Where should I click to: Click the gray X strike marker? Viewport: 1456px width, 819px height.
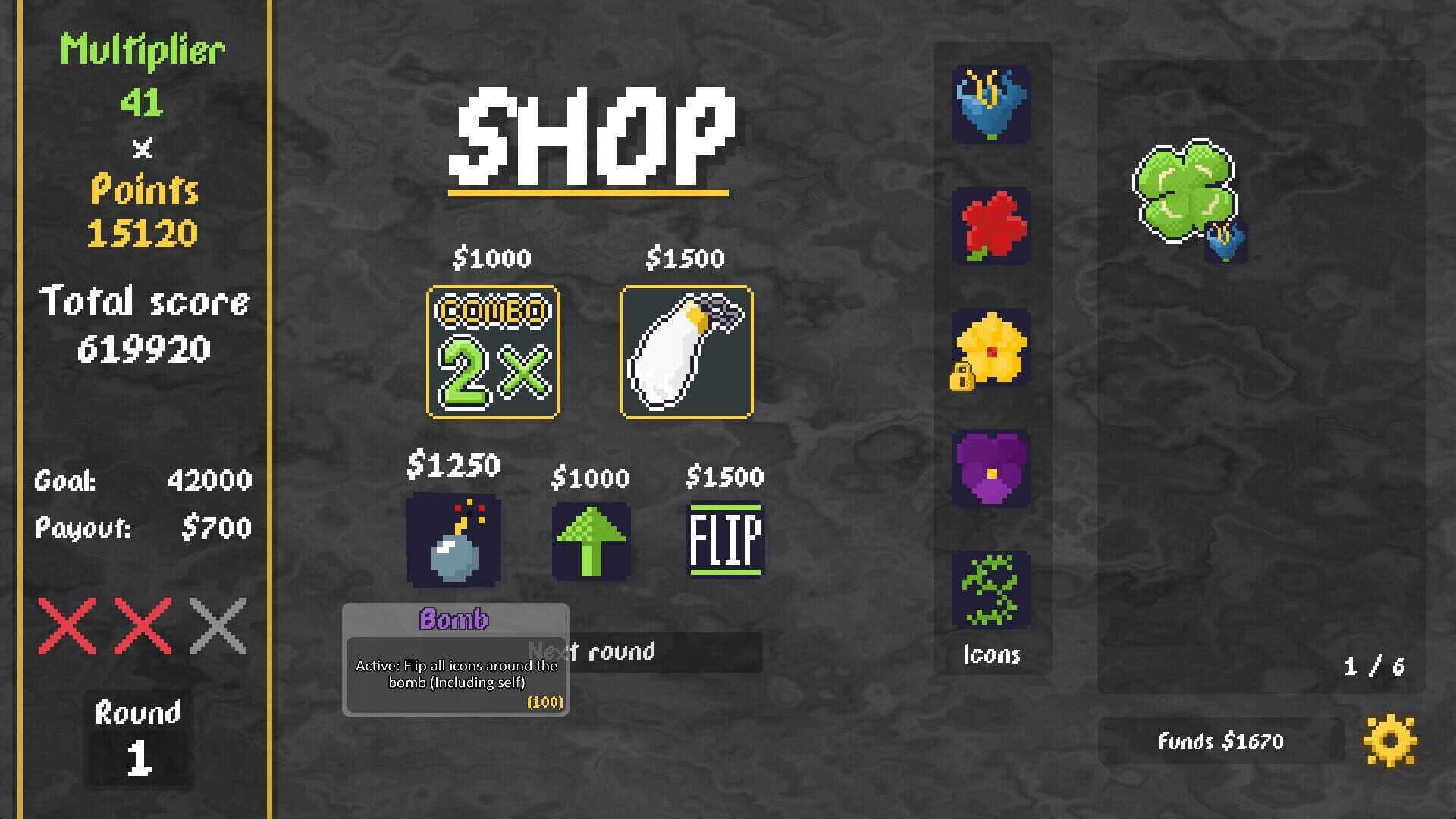pyautogui.click(x=219, y=625)
